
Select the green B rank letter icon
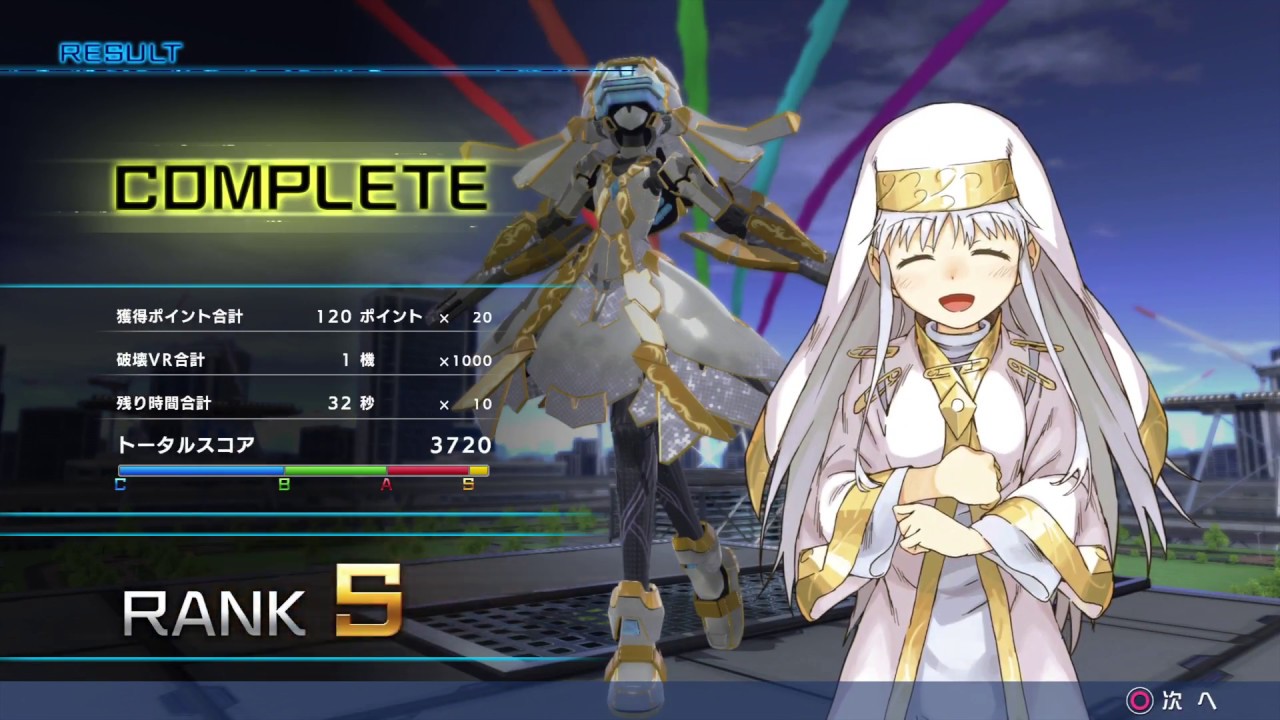[x=286, y=483]
